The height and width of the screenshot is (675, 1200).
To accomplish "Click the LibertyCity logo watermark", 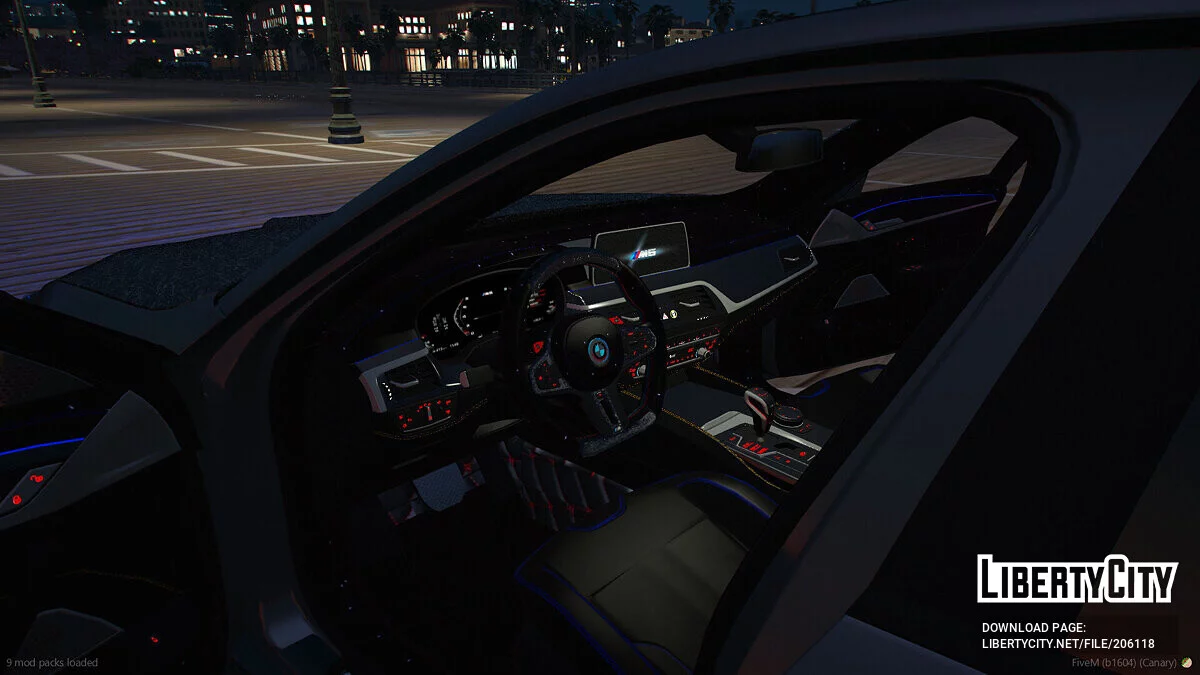I will (1077, 579).
